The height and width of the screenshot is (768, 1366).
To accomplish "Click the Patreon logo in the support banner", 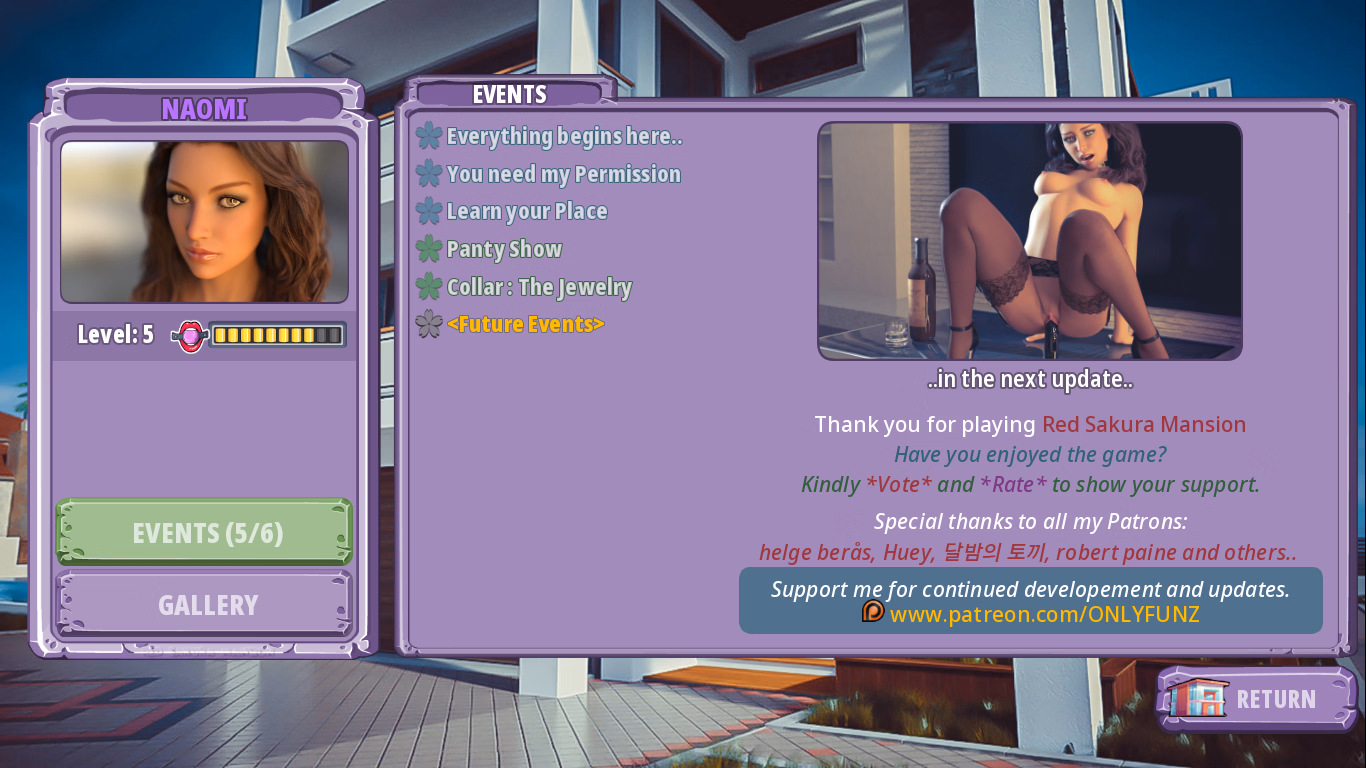I will point(872,615).
